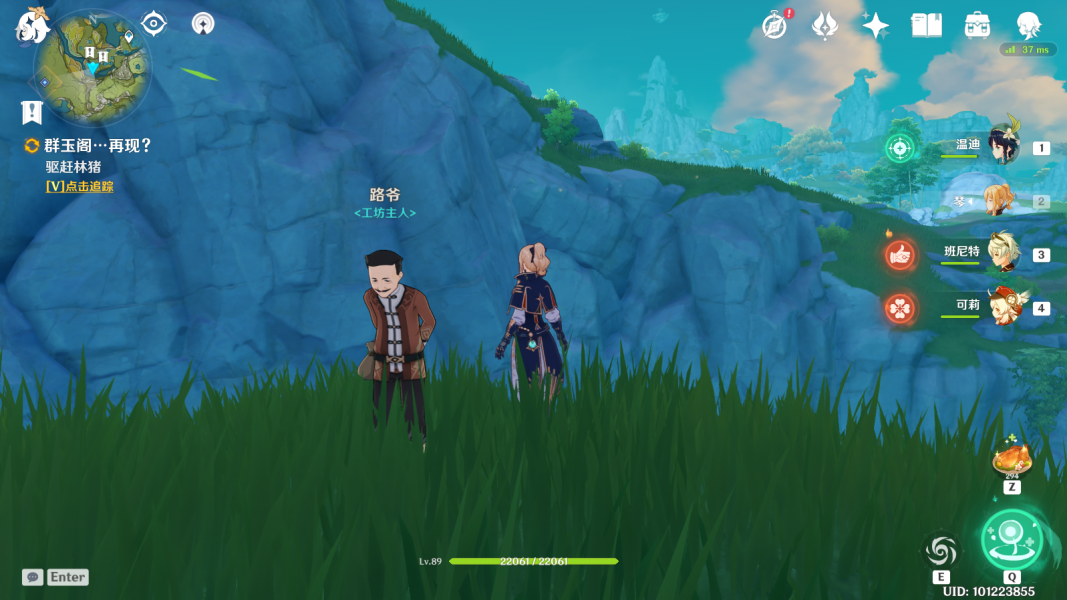The width and height of the screenshot is (1067, 600).
Task: Click the eye-shaped icon beside the minimap
Action: (153, 23)
